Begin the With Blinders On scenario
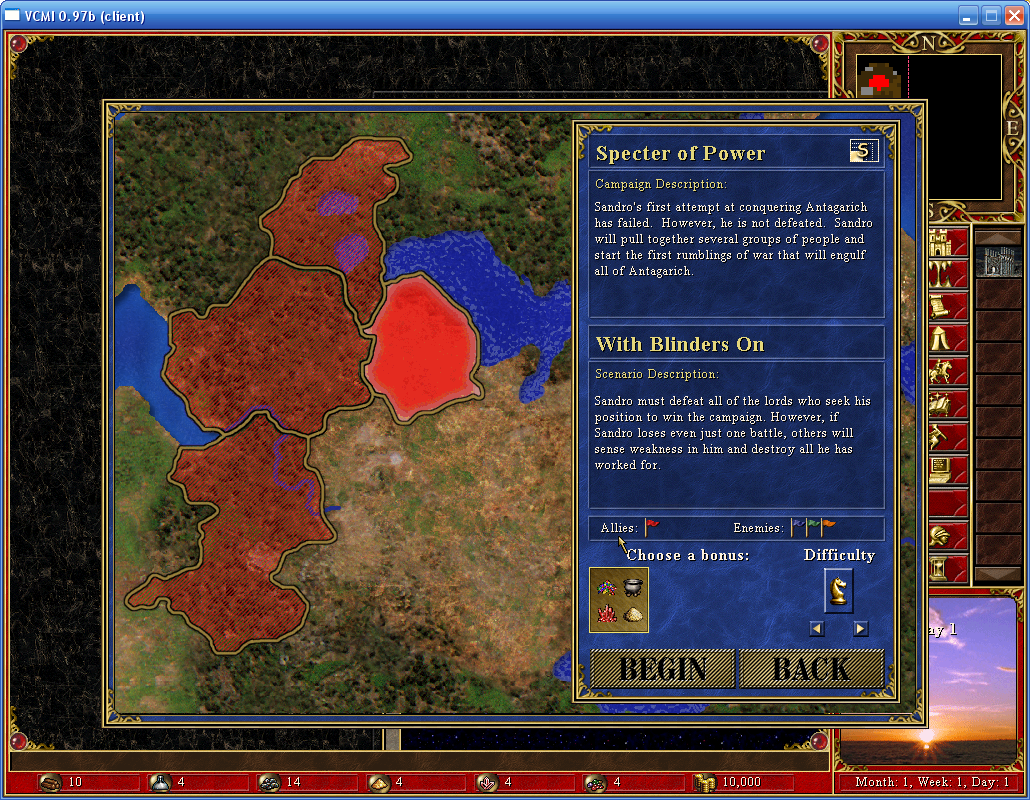The height and width of the screenshot is (800, 1030). (662, 669)
